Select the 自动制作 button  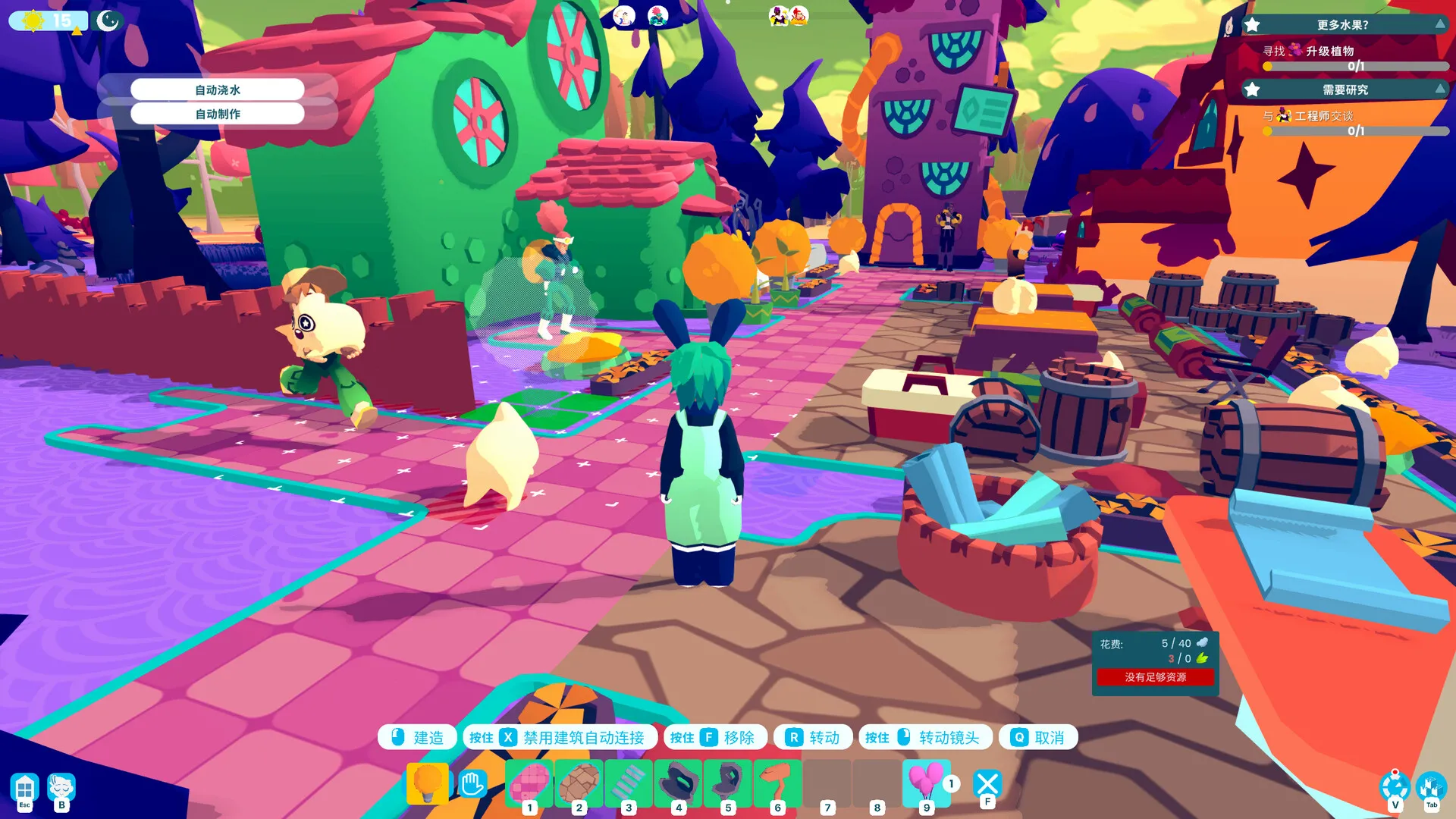[218, 114]
